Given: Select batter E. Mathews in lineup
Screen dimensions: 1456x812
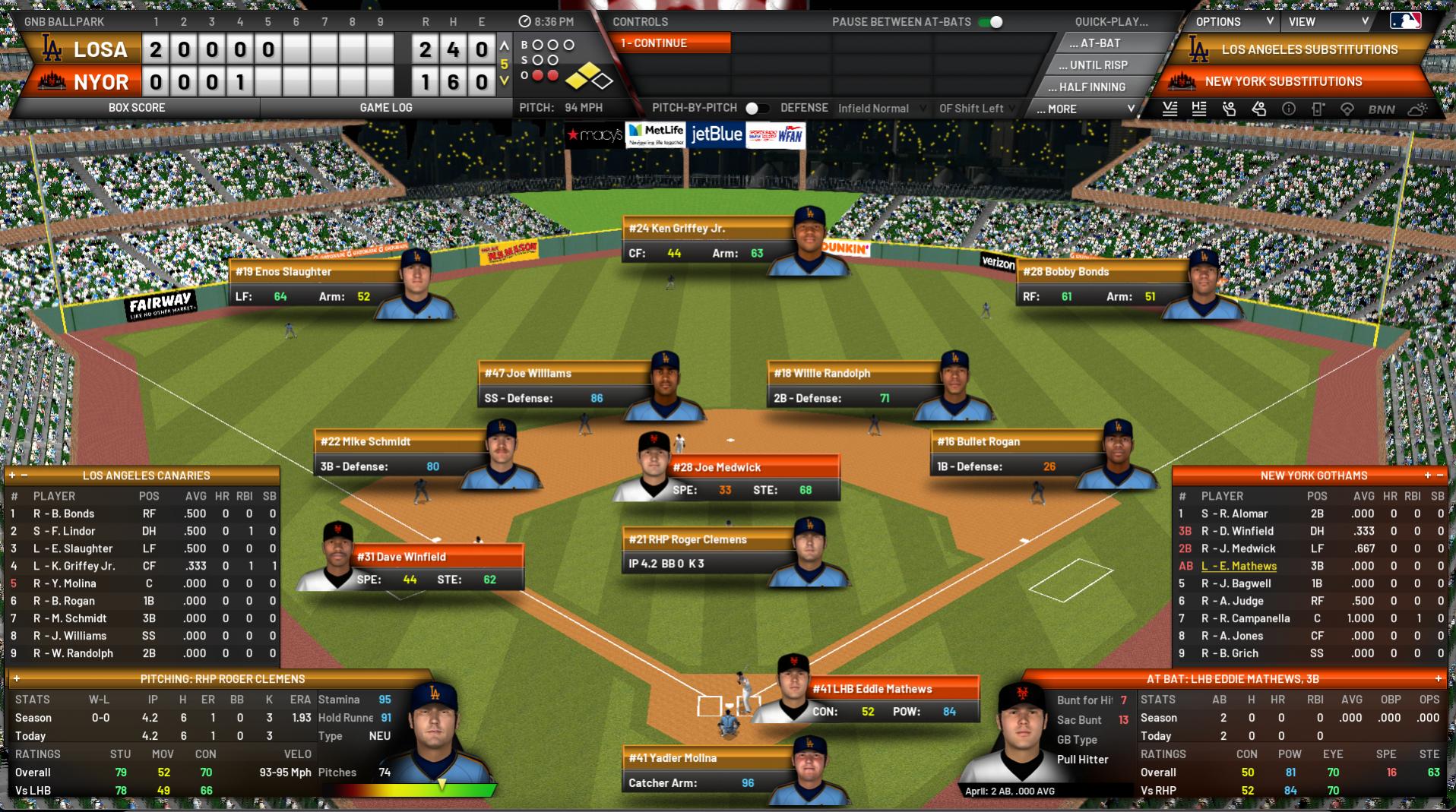Looking at the screenshot, I should point(1239,566).
